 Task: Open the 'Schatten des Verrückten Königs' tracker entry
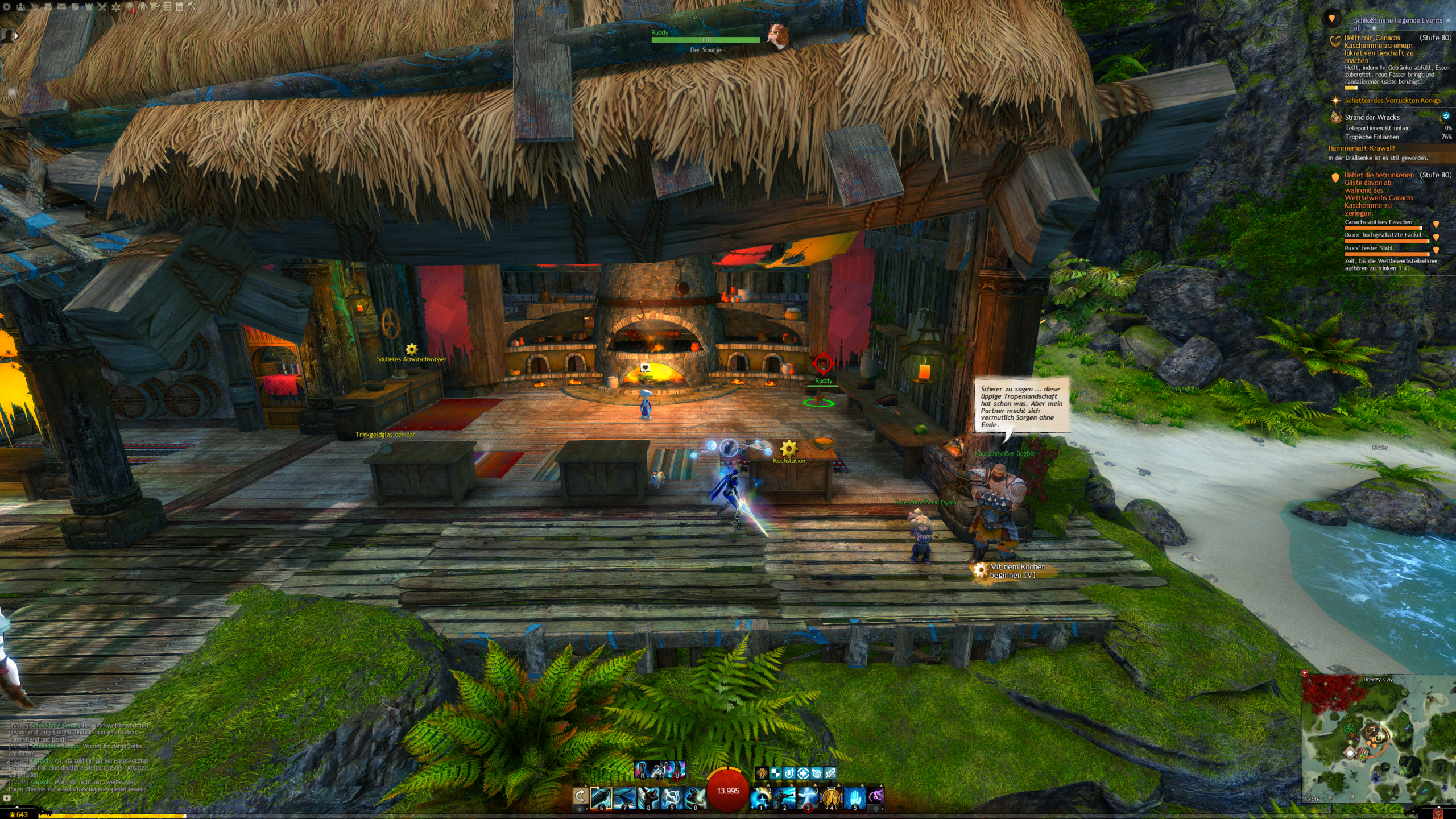pyautogui.click(x=1392, y=101)
